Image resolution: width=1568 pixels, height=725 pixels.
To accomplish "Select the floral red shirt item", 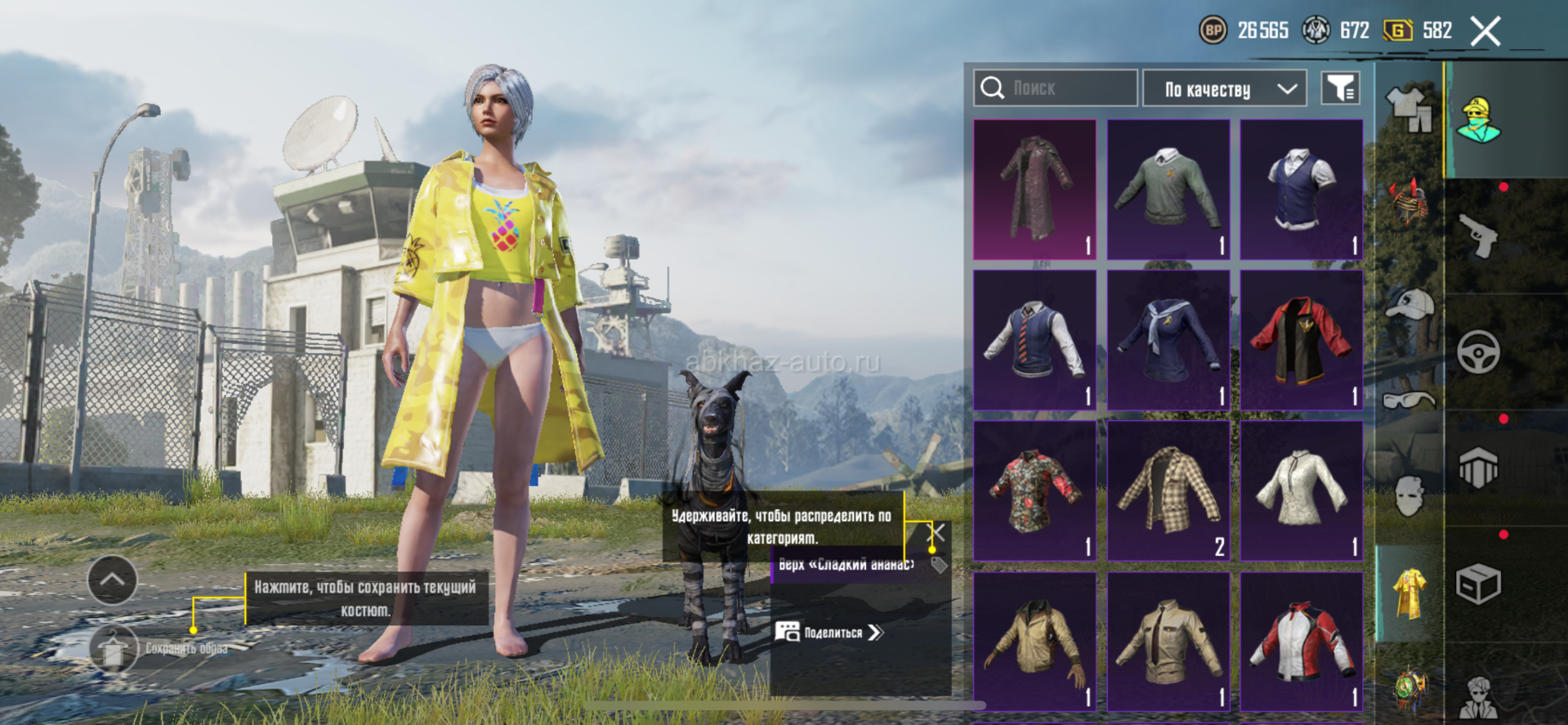I will 1034,490.
